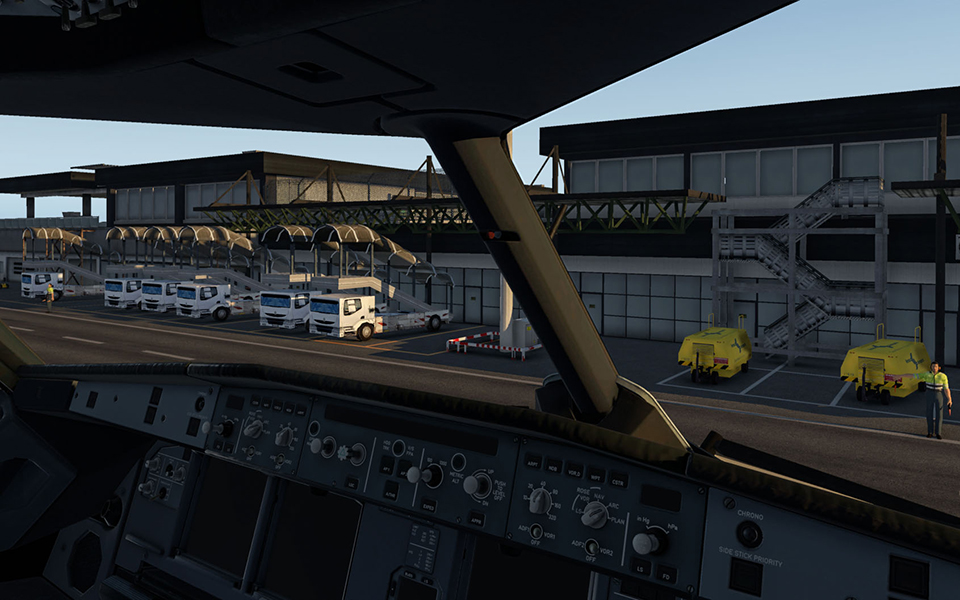The height and width of the screenshot is (600, 960).
Task: Click the EXPED button on the FCU
Action: (428, 507)
